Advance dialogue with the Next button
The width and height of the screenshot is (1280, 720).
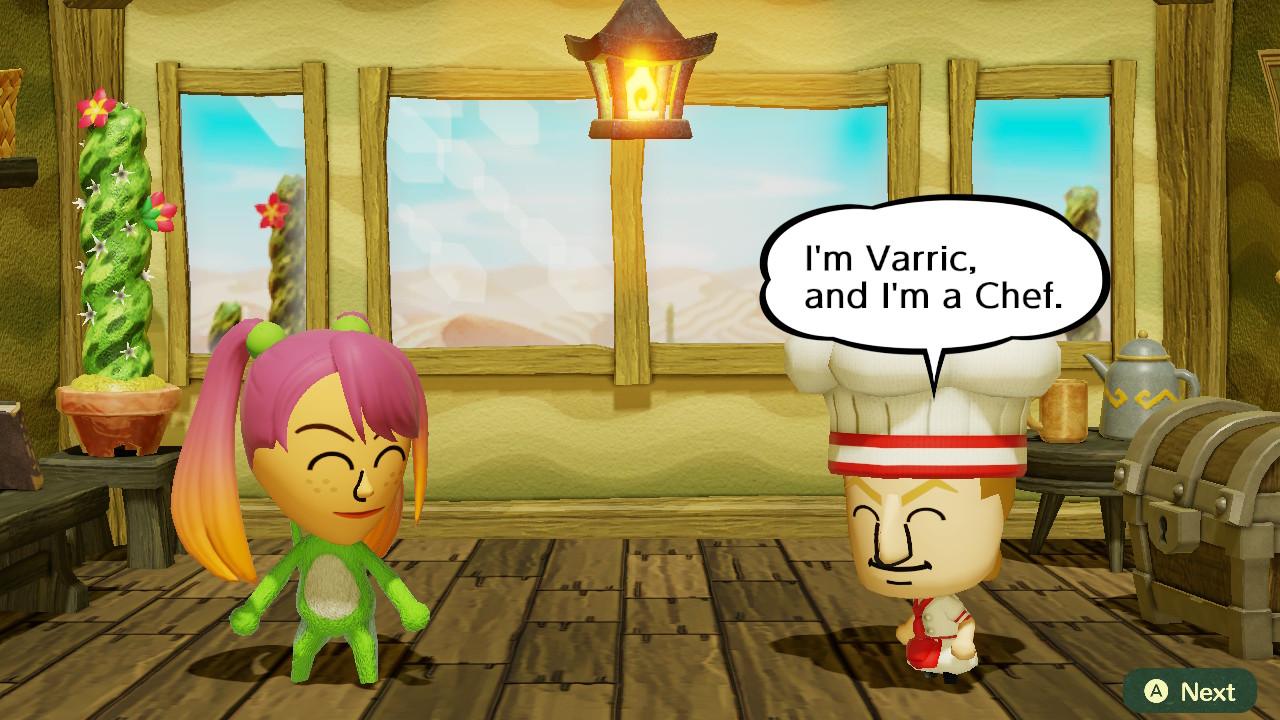click(1189, 691)
